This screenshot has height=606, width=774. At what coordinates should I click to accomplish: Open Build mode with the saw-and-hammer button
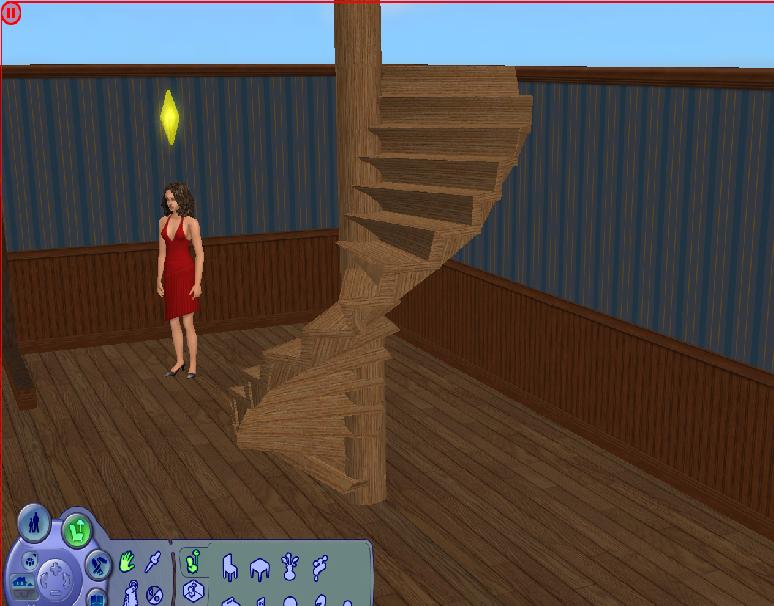(x=99, y=565)
